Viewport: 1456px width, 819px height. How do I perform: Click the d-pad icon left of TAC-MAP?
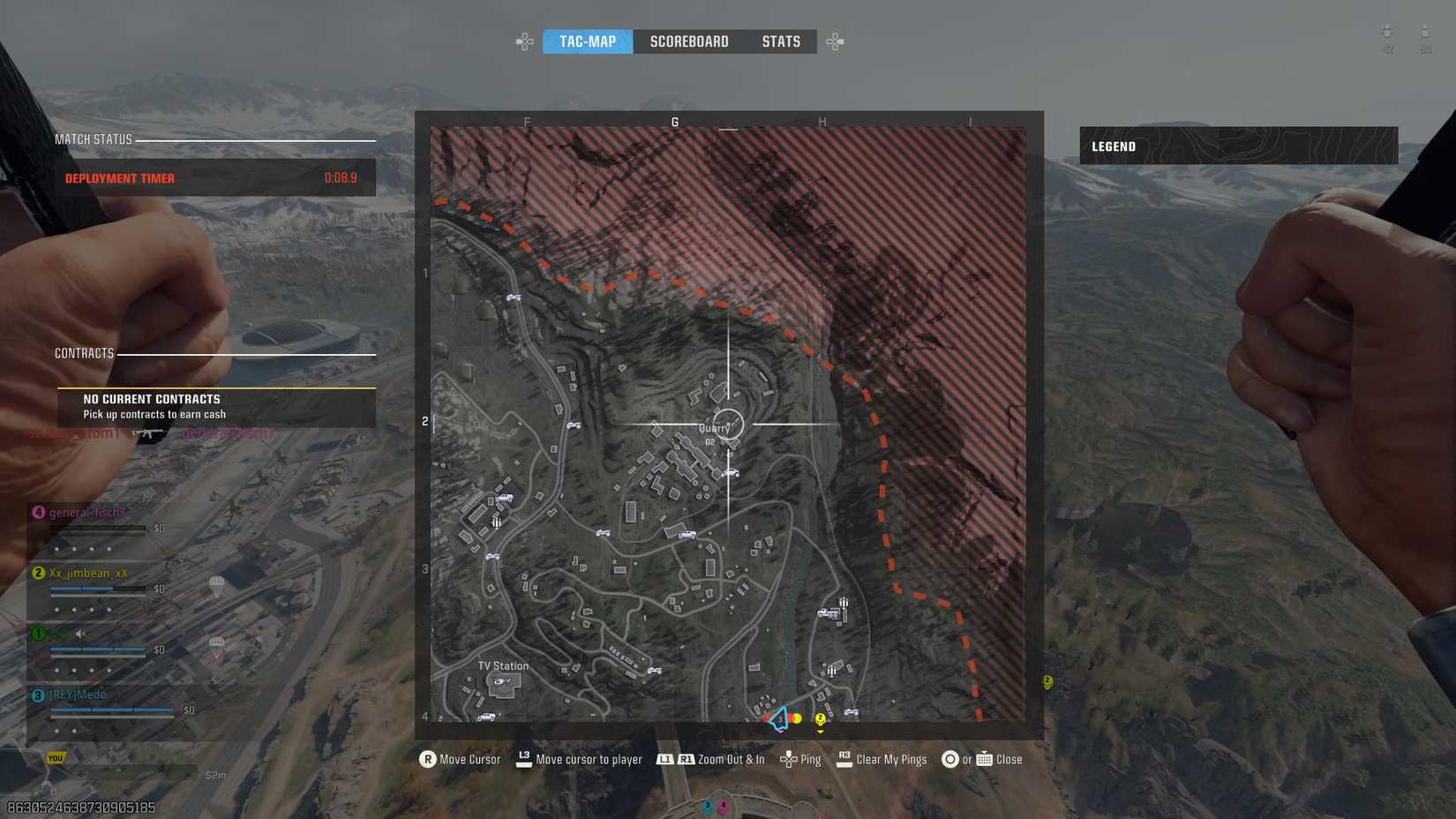(x=524, y=41)
